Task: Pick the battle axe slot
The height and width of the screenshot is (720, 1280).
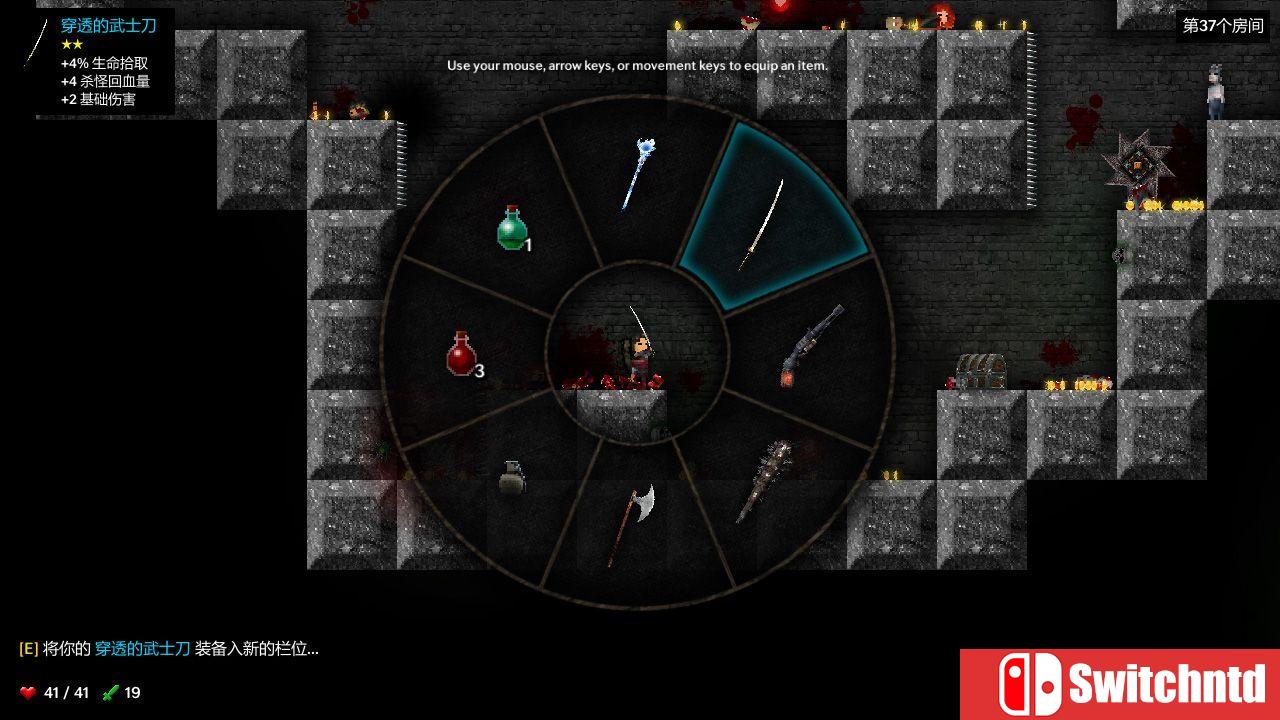Action: [632, 520]
